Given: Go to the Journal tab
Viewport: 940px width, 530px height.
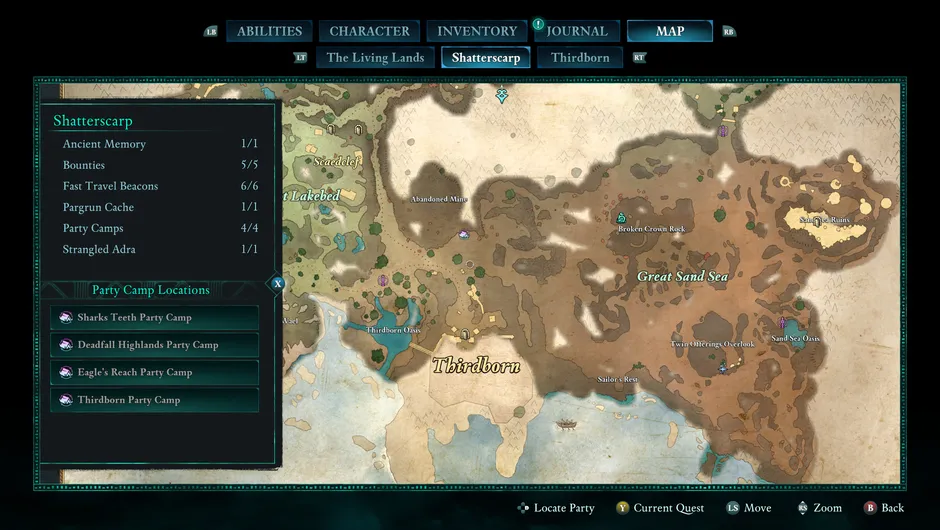Looking at the screenshot, I should tap(577, 31).
